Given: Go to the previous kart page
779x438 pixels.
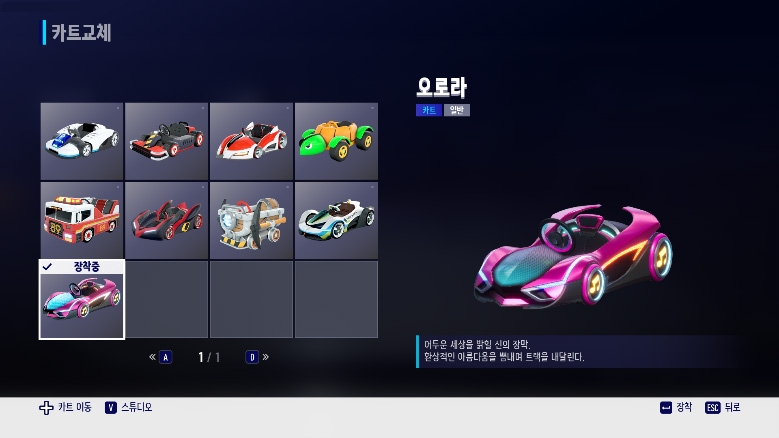Looking at the screenshot, I should coord(161,357).
